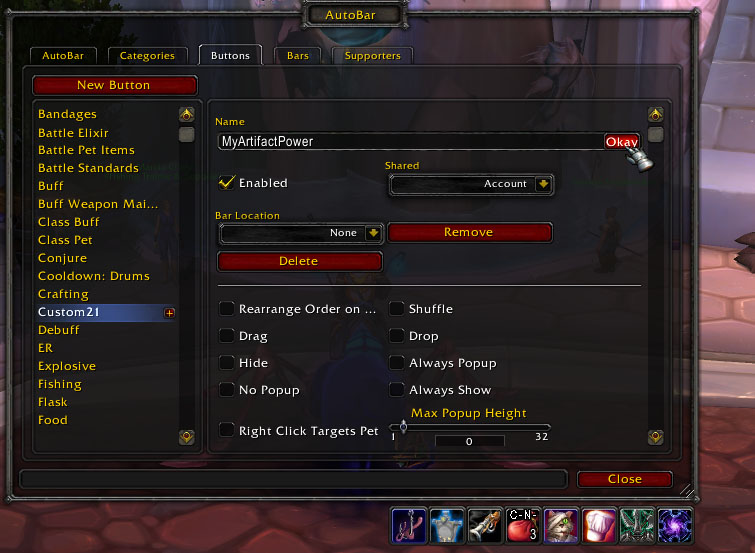
Task: Open the Bars tab
Action: pos(297,56)
